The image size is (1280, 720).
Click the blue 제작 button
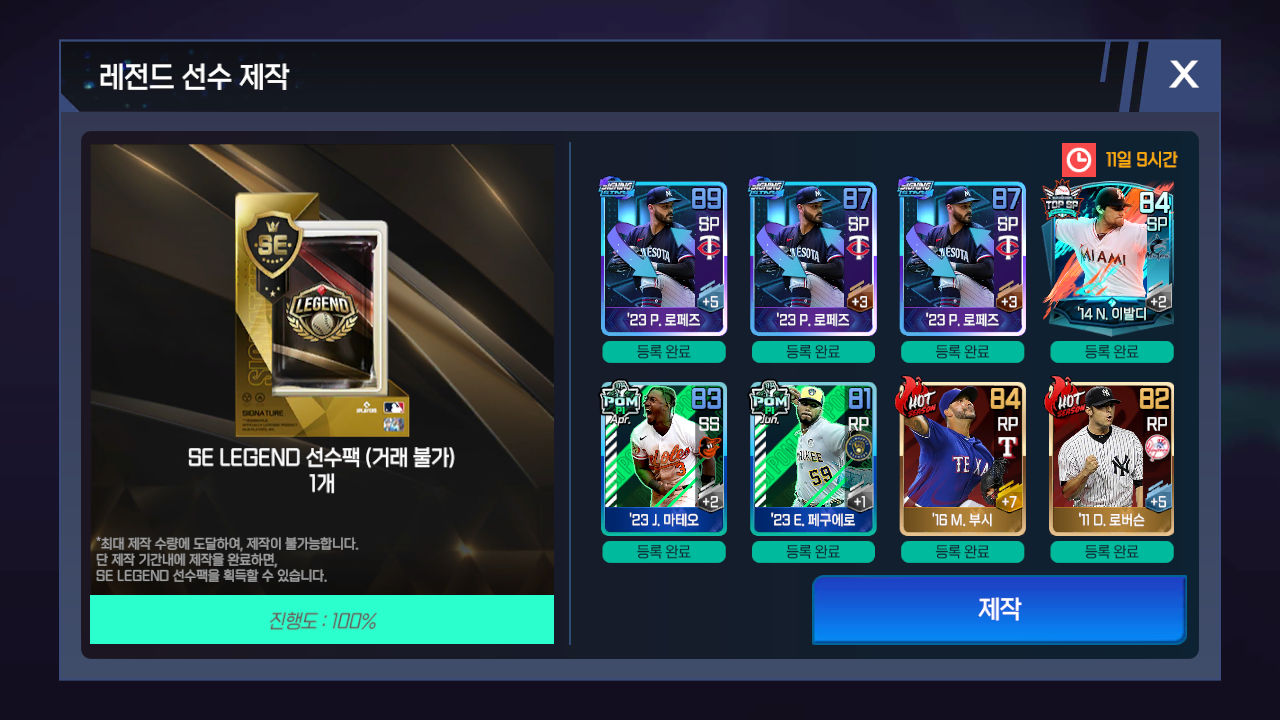pos(999,609)
